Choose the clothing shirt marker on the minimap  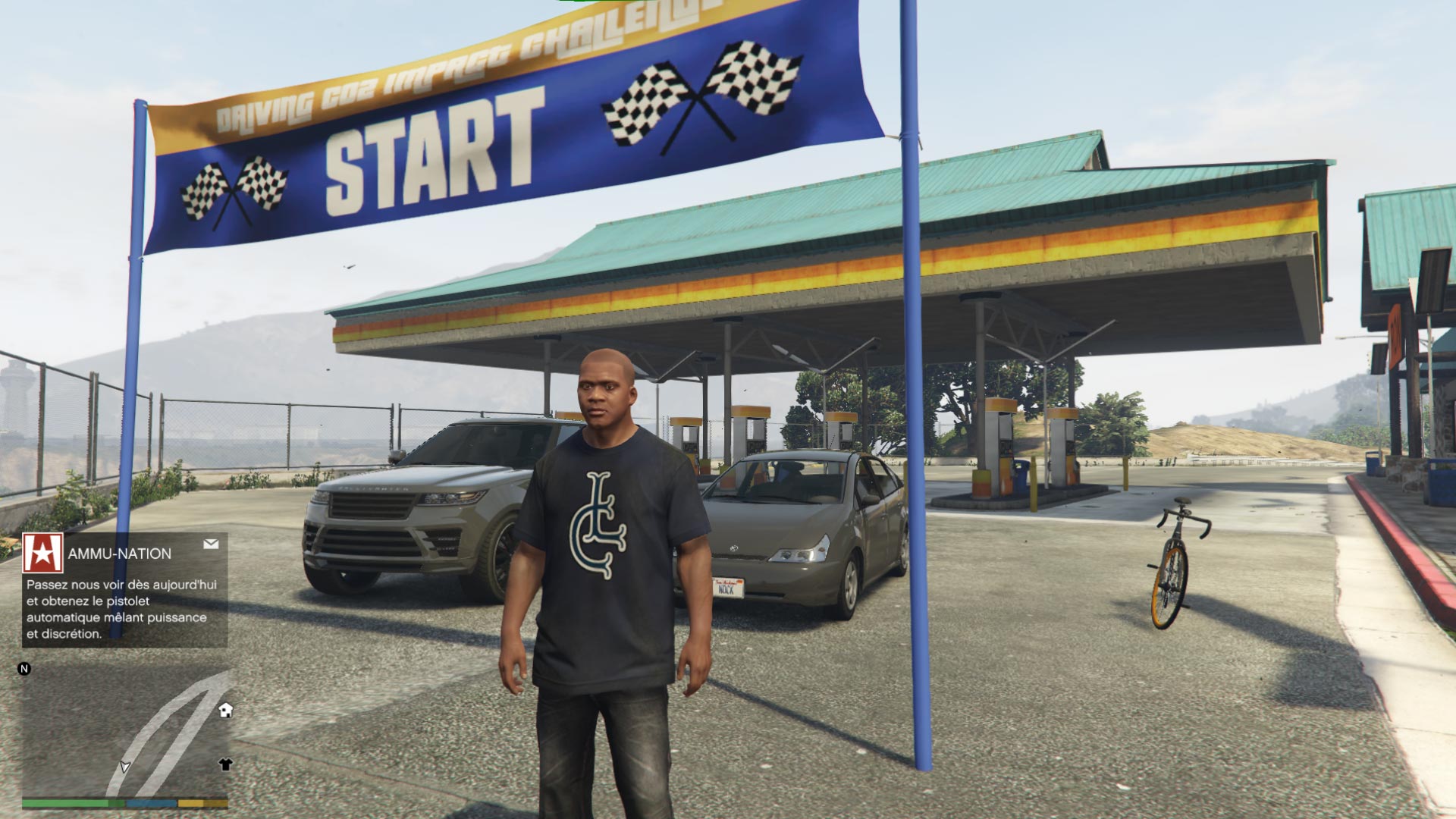pos(225,764)
